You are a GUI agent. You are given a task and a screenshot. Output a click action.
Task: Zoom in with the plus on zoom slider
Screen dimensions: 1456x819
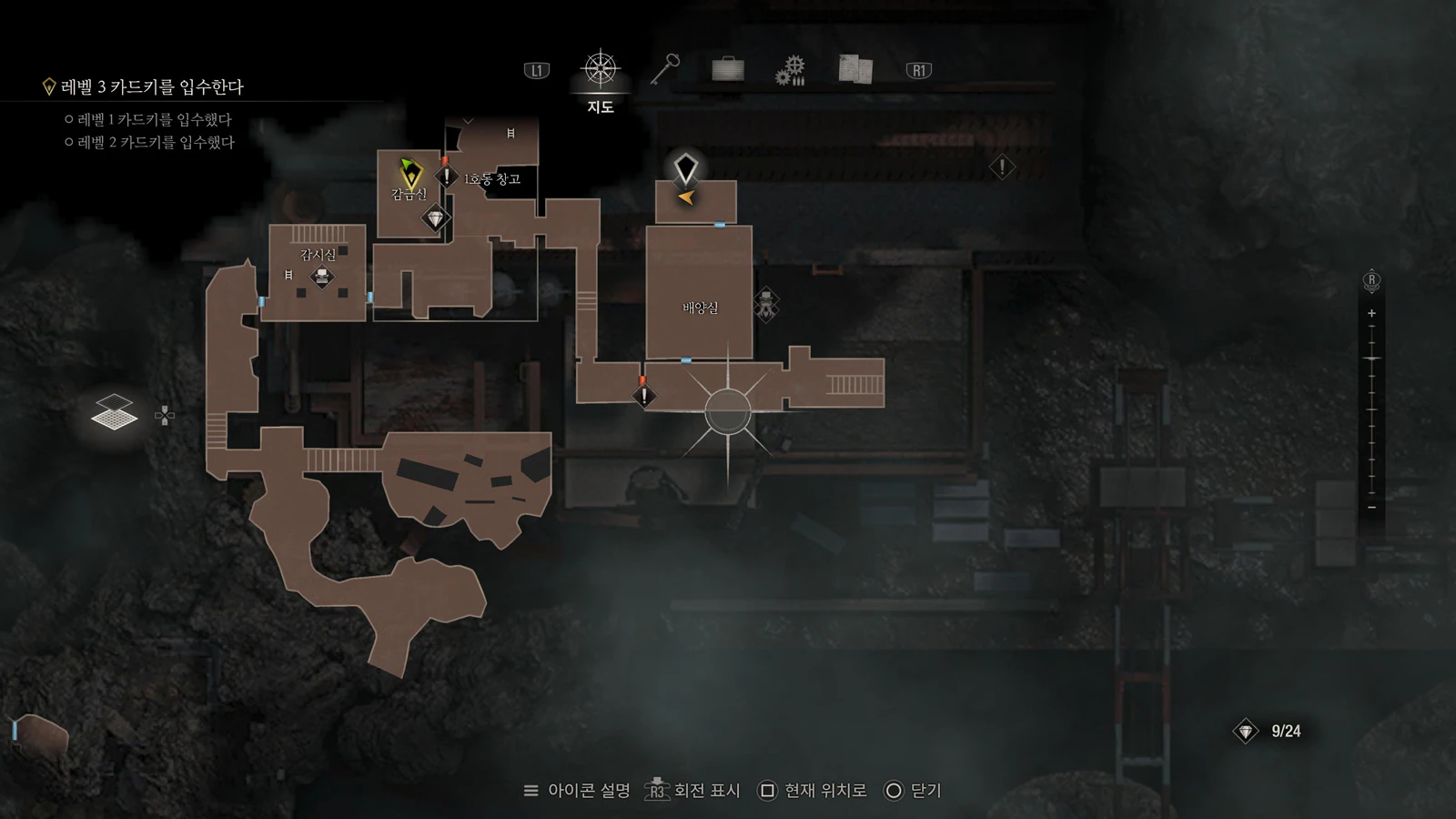pyautogui.click(x=1371, y=313)
